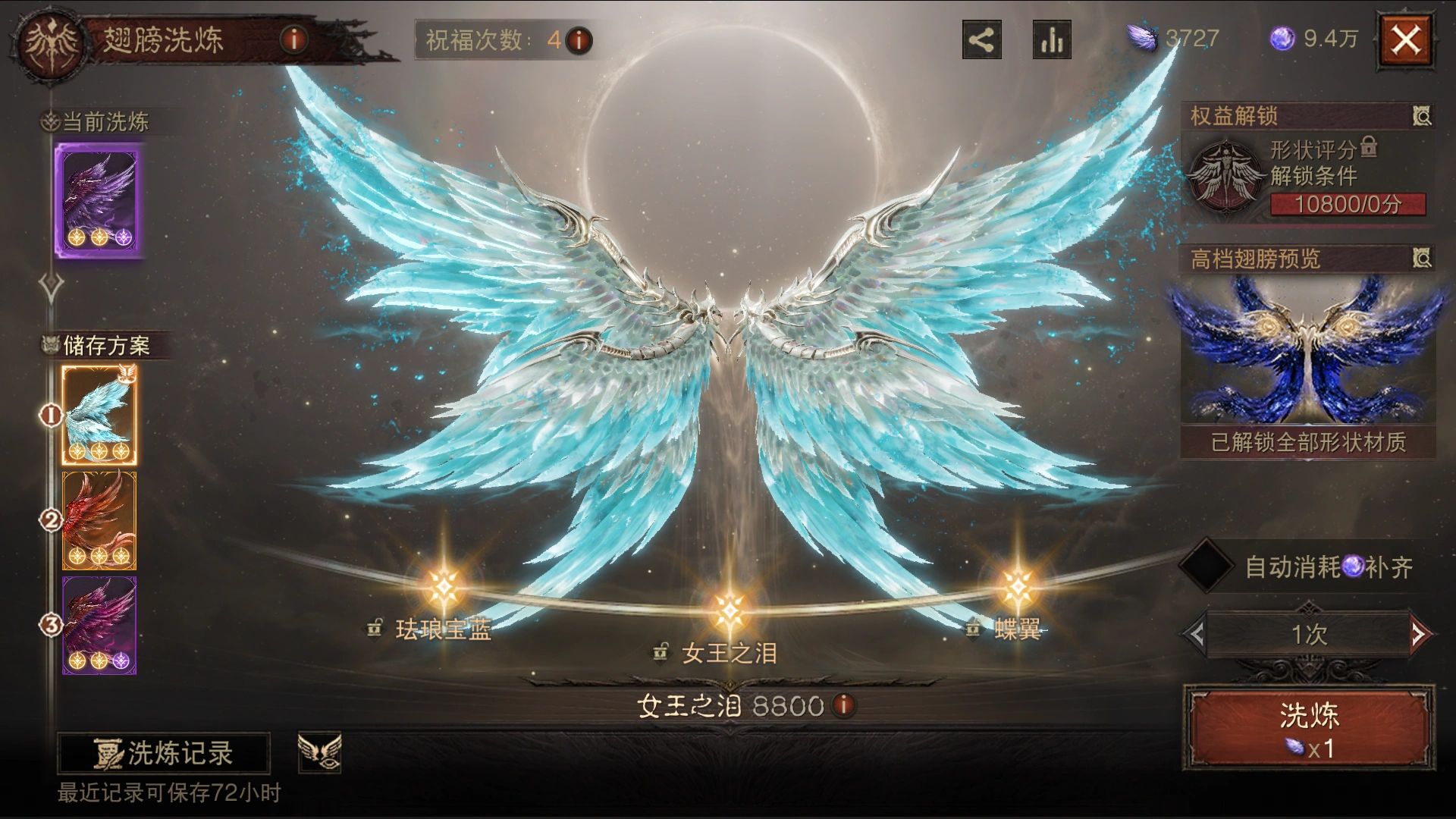The width and height of the screenshot is (1456, 819).
Task: Click the share icon in the top bar
Action: coord(982,39)
